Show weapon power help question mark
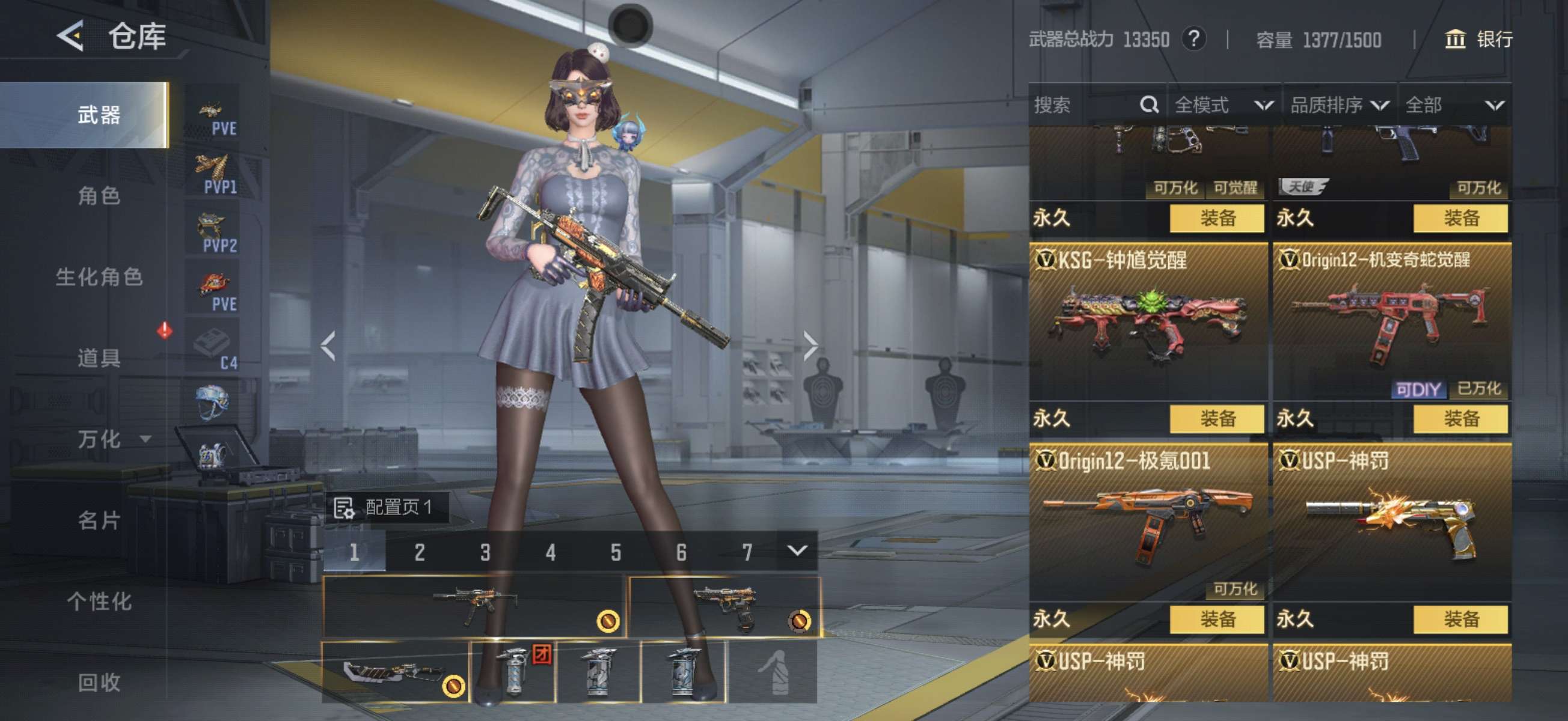 pyautogui.click(x=1193, y=40)
